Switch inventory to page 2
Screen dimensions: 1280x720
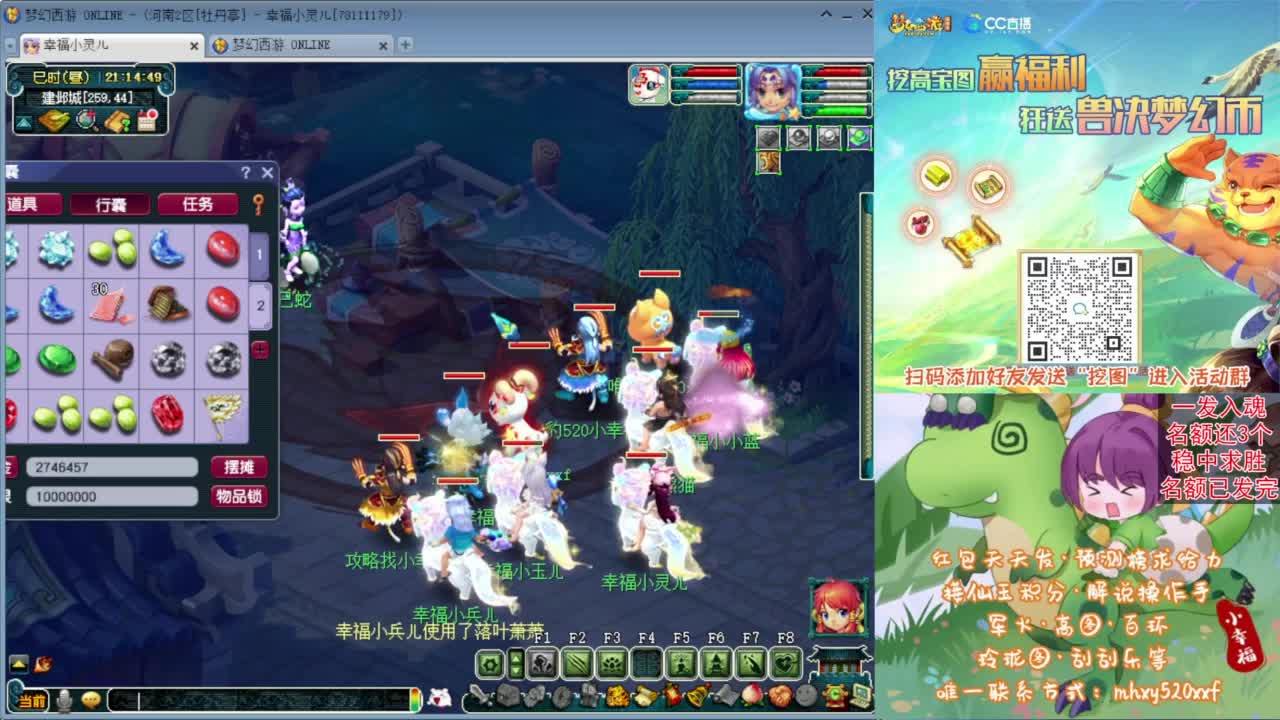261,305
